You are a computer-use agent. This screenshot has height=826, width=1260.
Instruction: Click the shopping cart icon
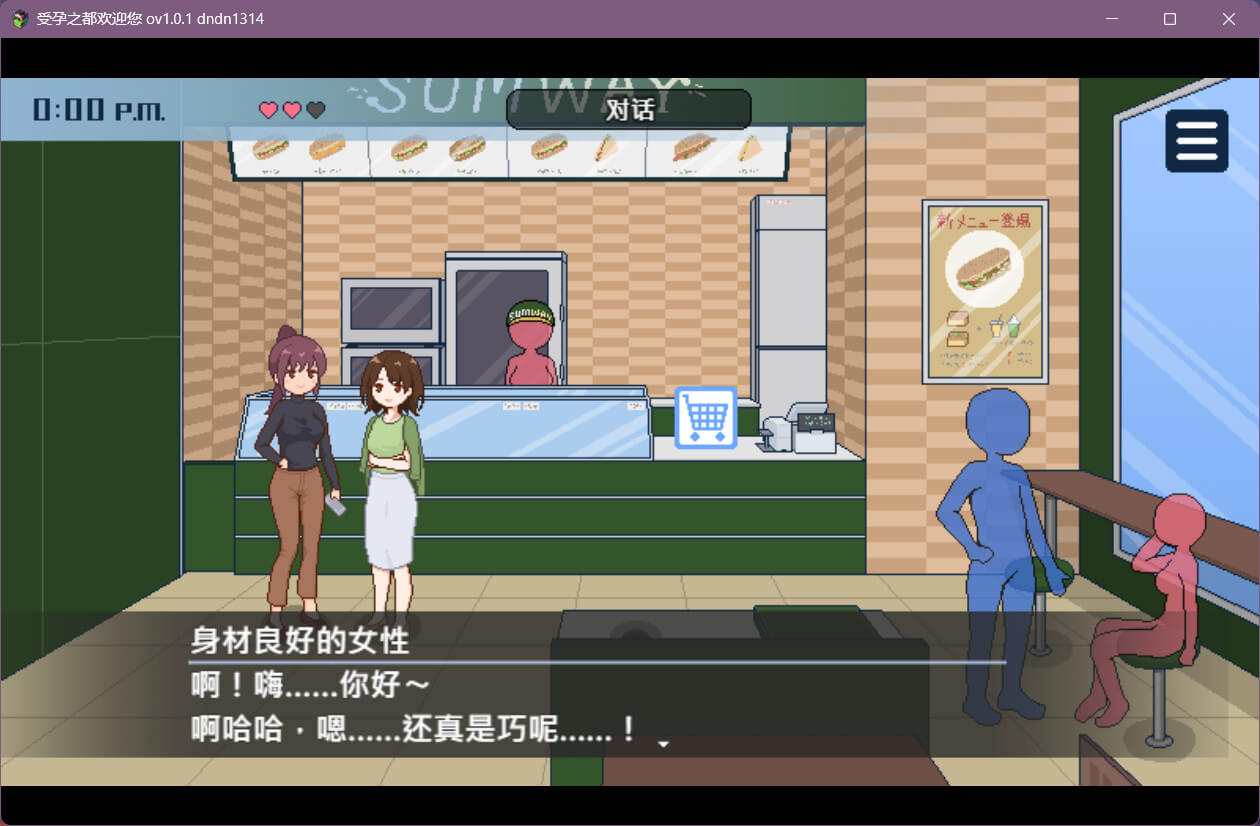point(706,417)
